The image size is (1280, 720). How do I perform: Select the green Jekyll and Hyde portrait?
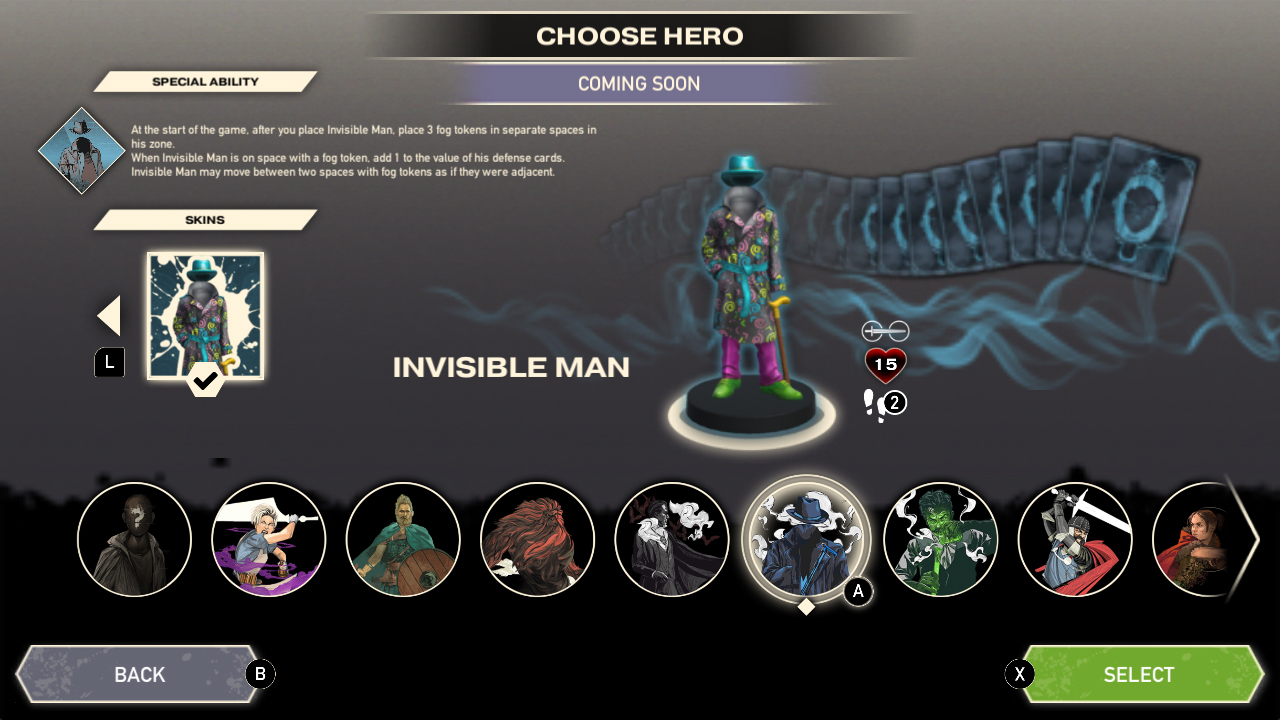(x=940, y=539)
